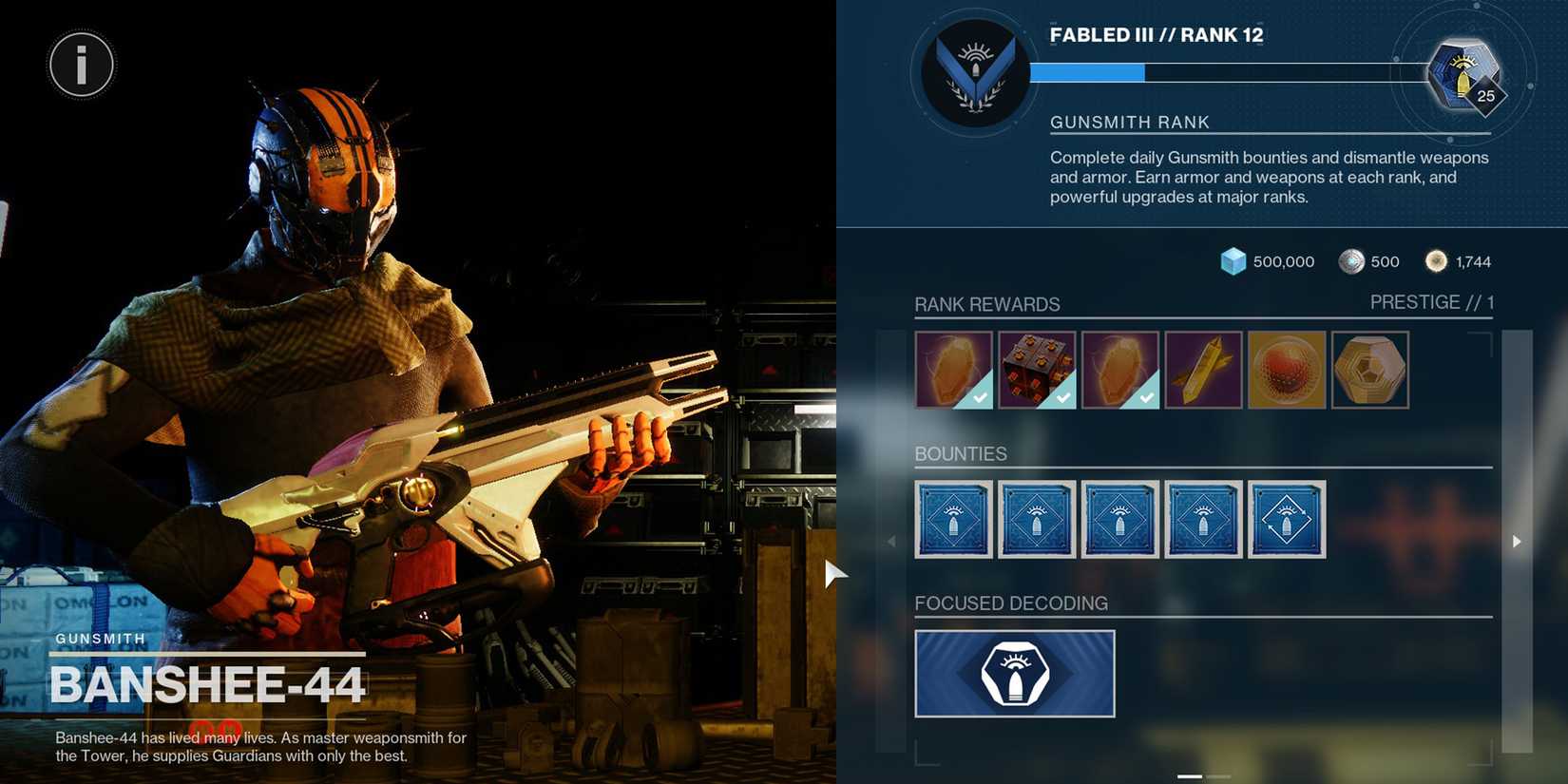Open the first Gunsmith bounty
Screen dimensions: 1568x784
pos(953,519)
